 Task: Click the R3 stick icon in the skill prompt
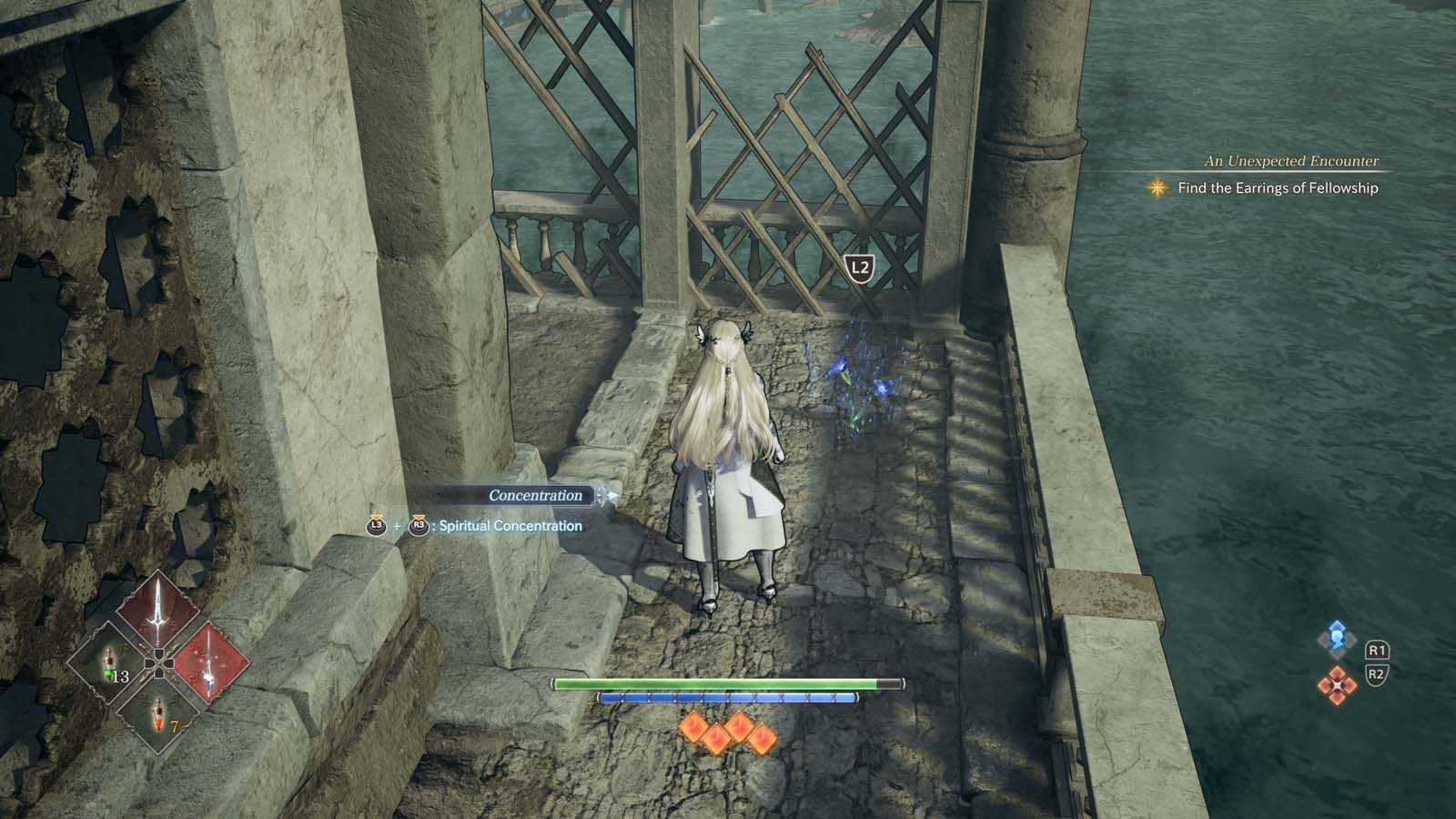tap(418, 525)
